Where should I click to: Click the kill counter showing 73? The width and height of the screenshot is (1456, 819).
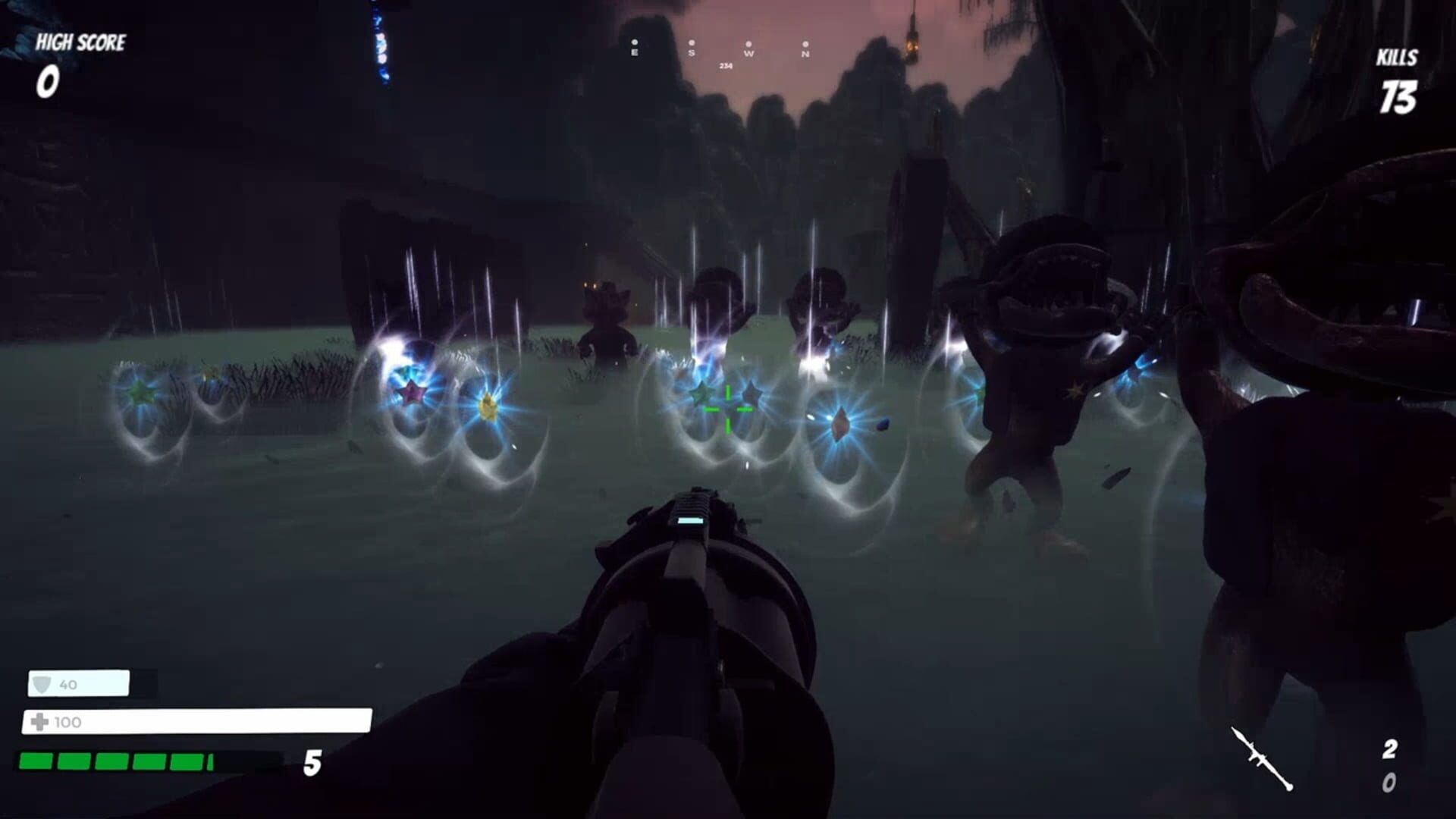pyautogui.click(x=1400, y=97)
